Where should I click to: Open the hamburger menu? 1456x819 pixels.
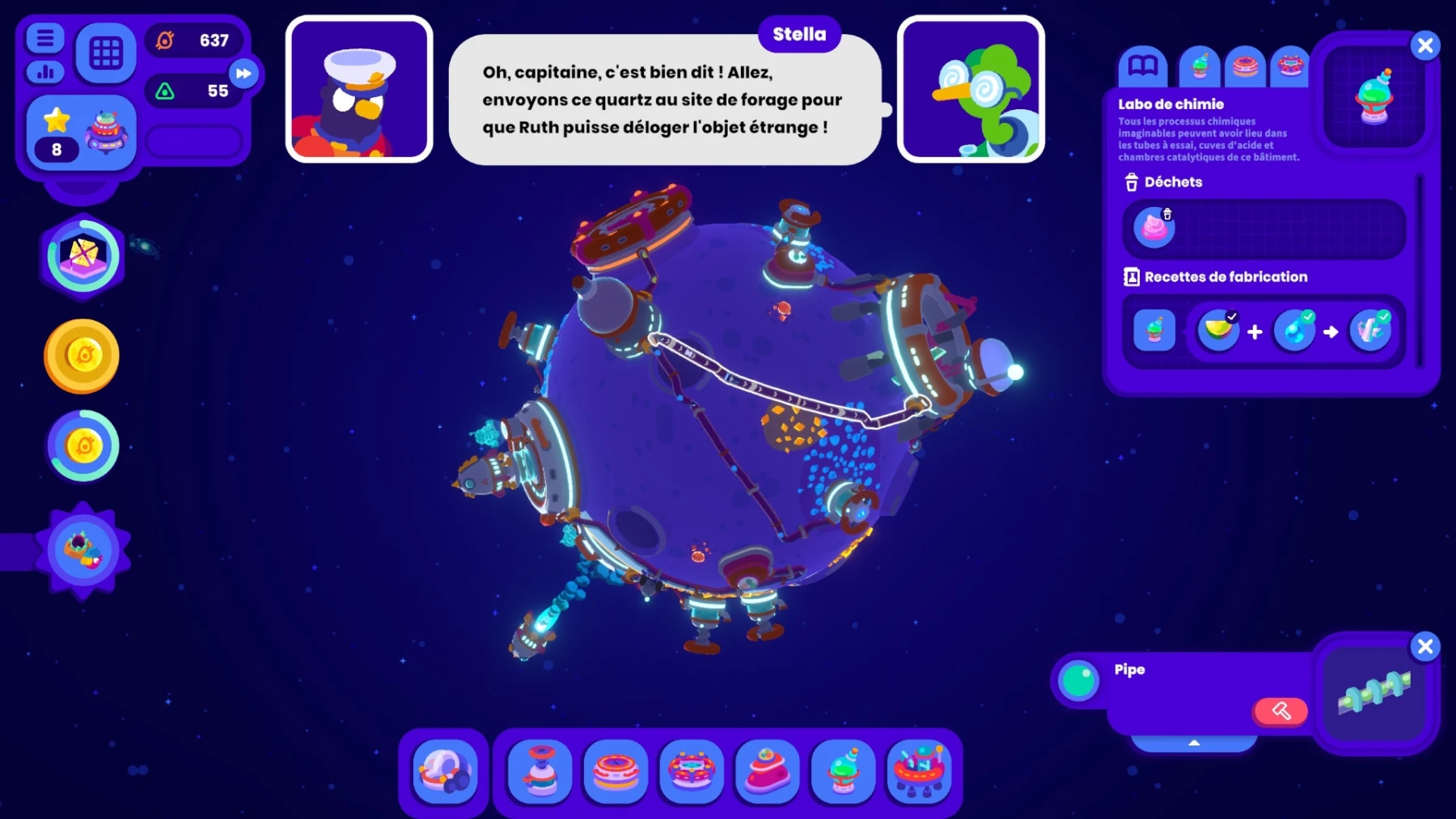45,37
